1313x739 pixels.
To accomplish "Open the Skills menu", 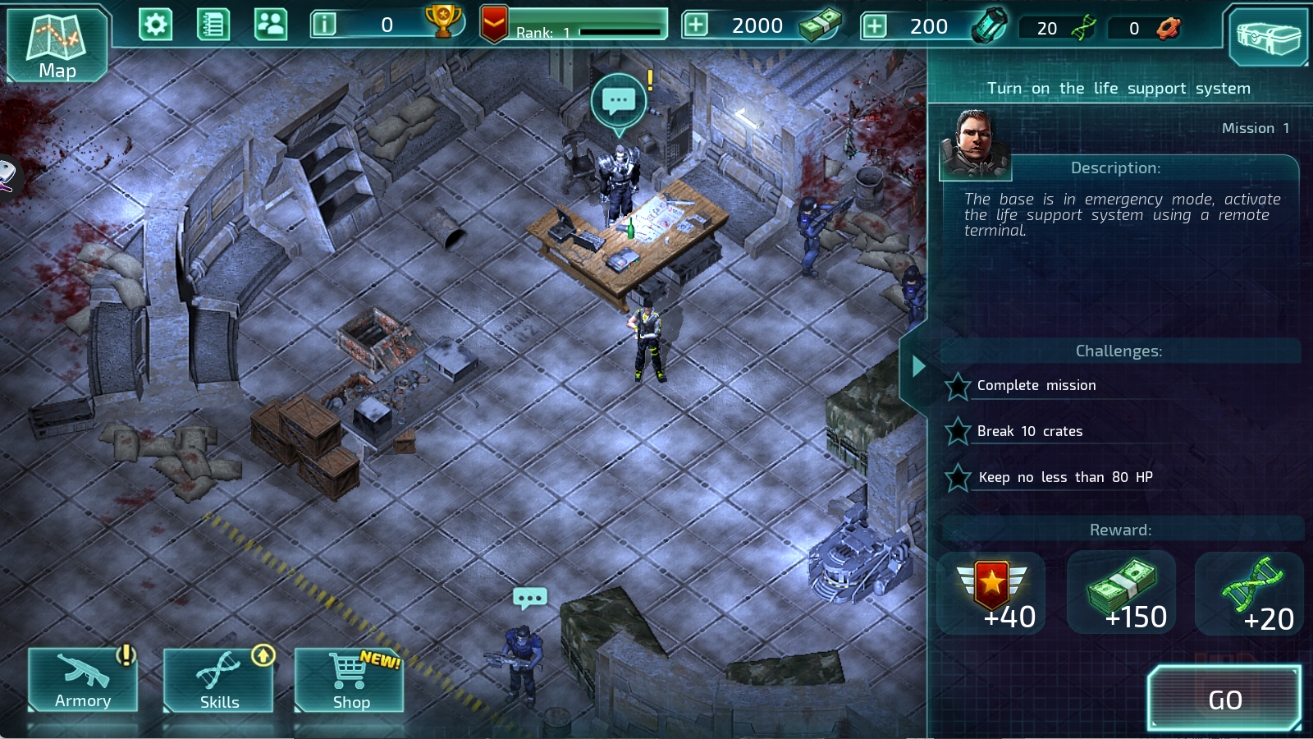I will click(x=219, y=680).
